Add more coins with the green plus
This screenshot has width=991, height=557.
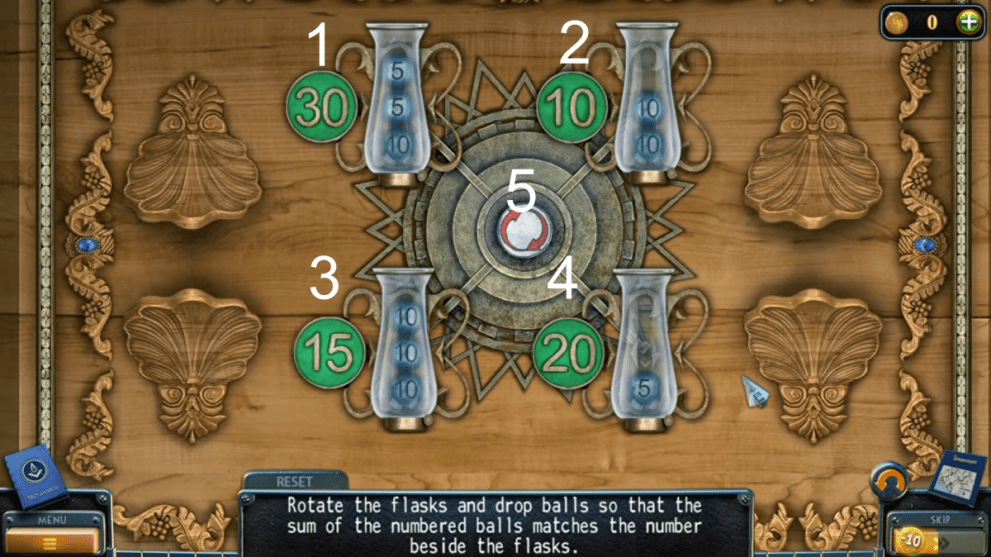click(968, 22)
